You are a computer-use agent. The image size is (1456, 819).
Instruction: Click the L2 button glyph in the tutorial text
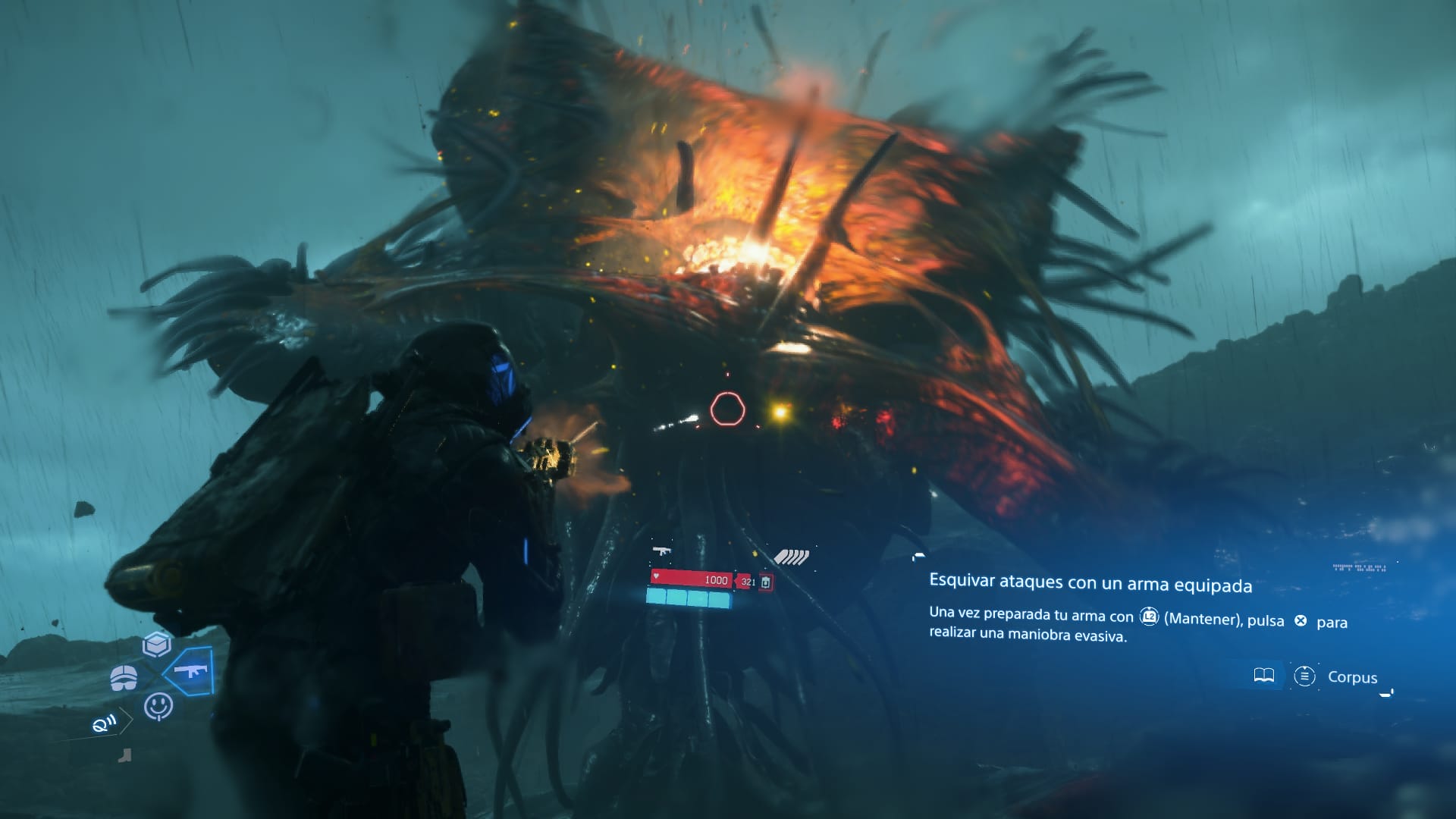coord(1149,617)
